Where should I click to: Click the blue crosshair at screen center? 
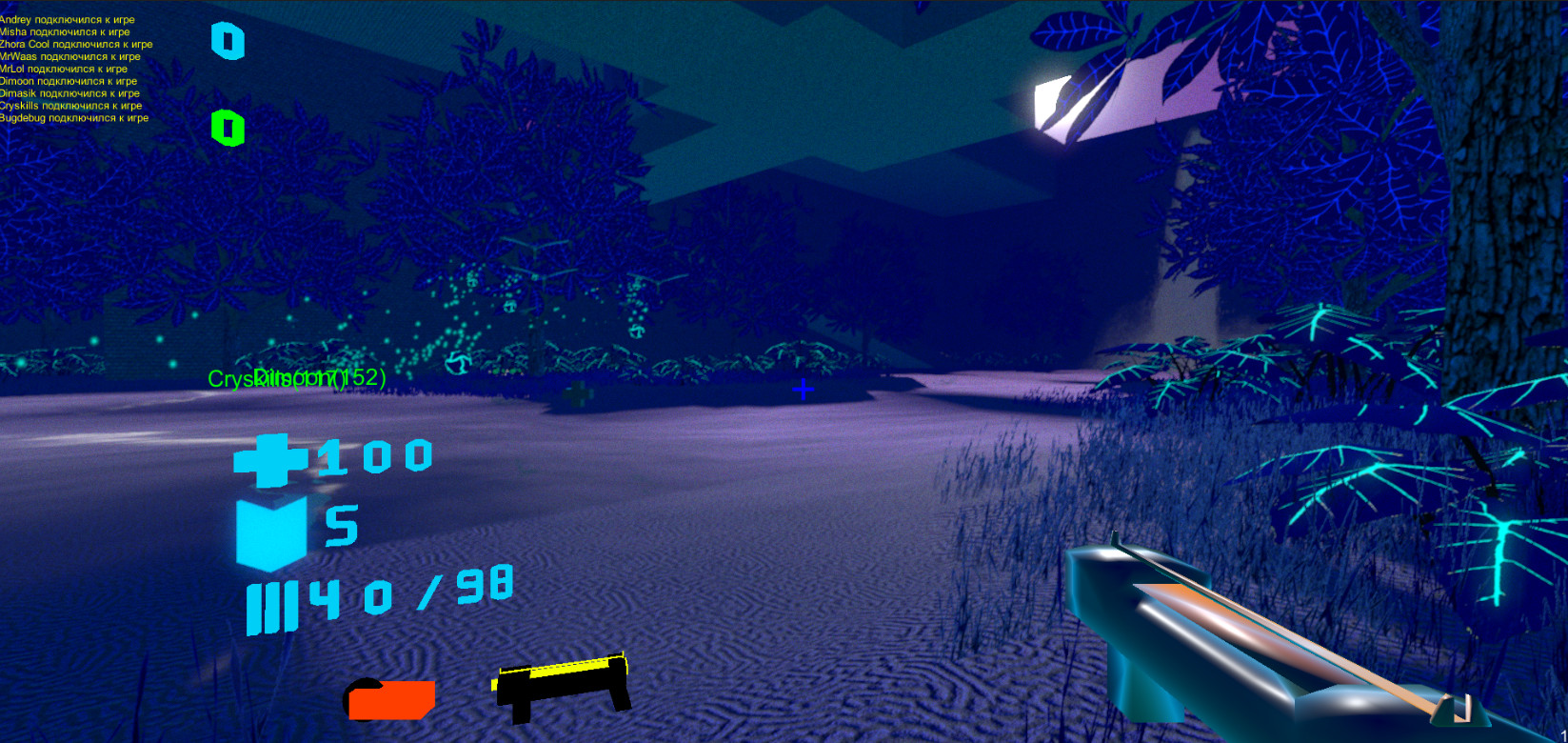802,390
